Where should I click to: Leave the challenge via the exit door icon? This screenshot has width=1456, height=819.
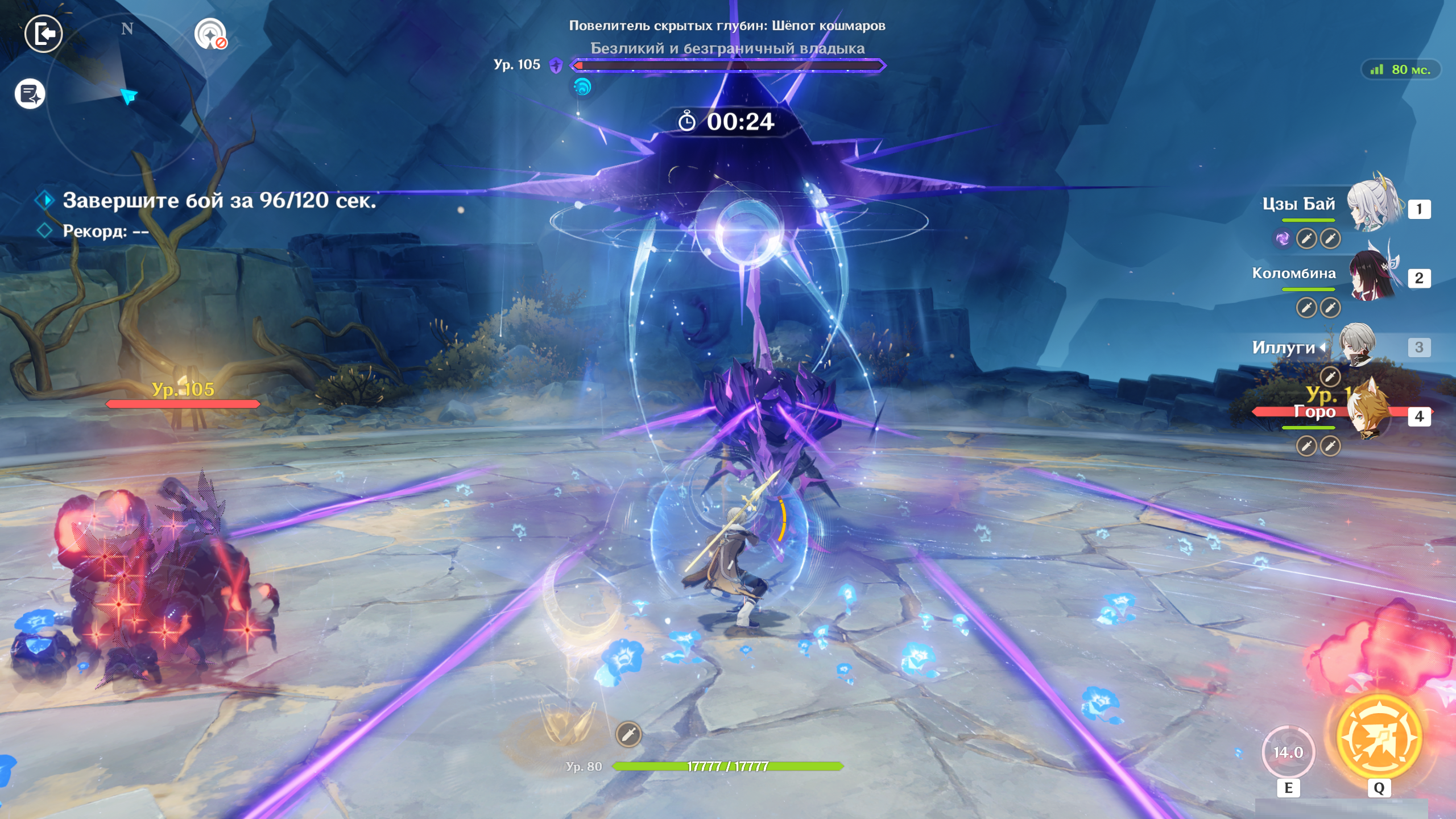(x=43, y=34)
